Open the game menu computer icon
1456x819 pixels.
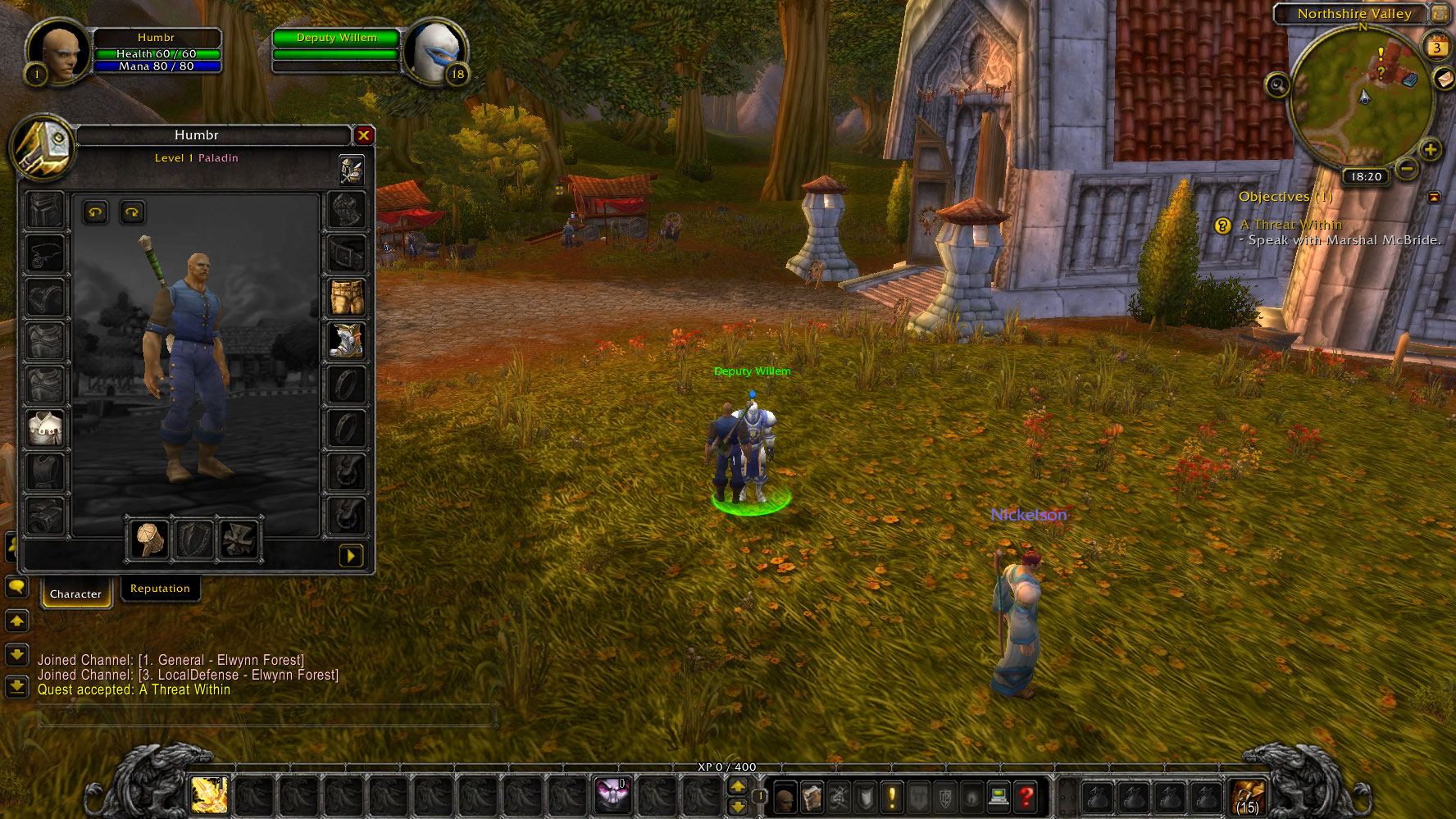point(999,796)
